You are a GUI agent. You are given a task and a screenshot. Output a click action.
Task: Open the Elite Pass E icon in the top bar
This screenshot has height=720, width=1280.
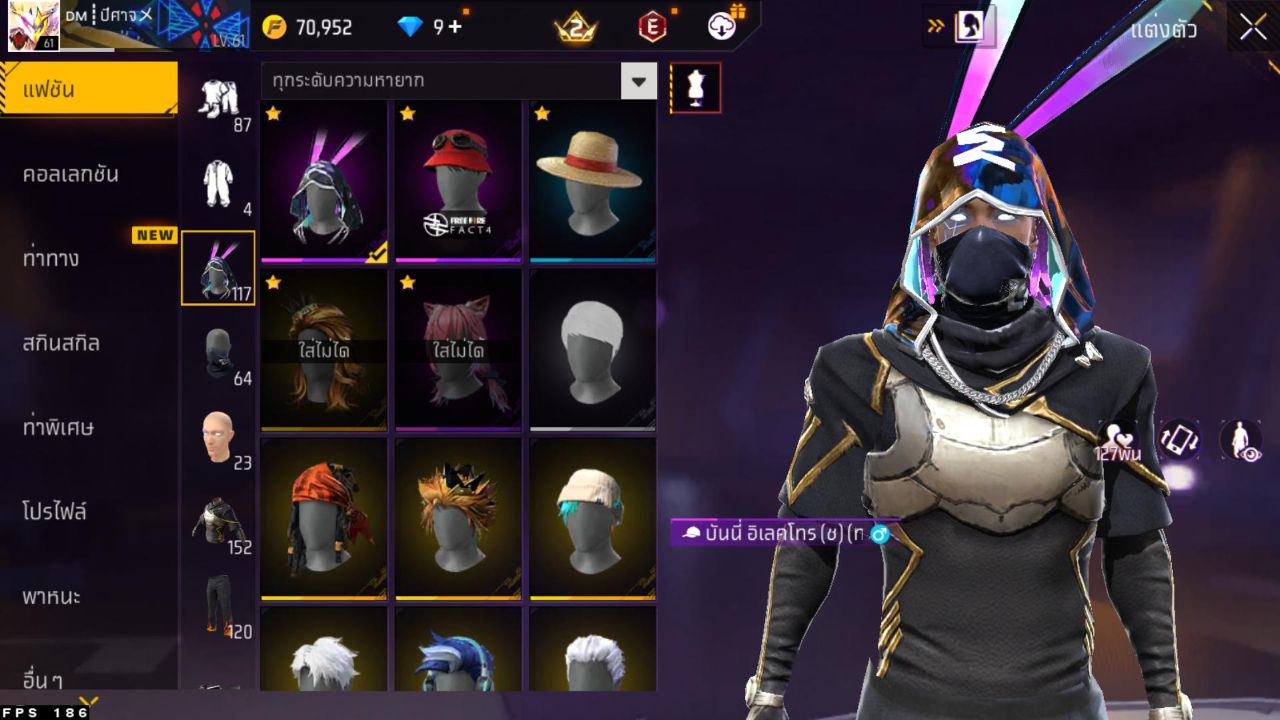652,27
